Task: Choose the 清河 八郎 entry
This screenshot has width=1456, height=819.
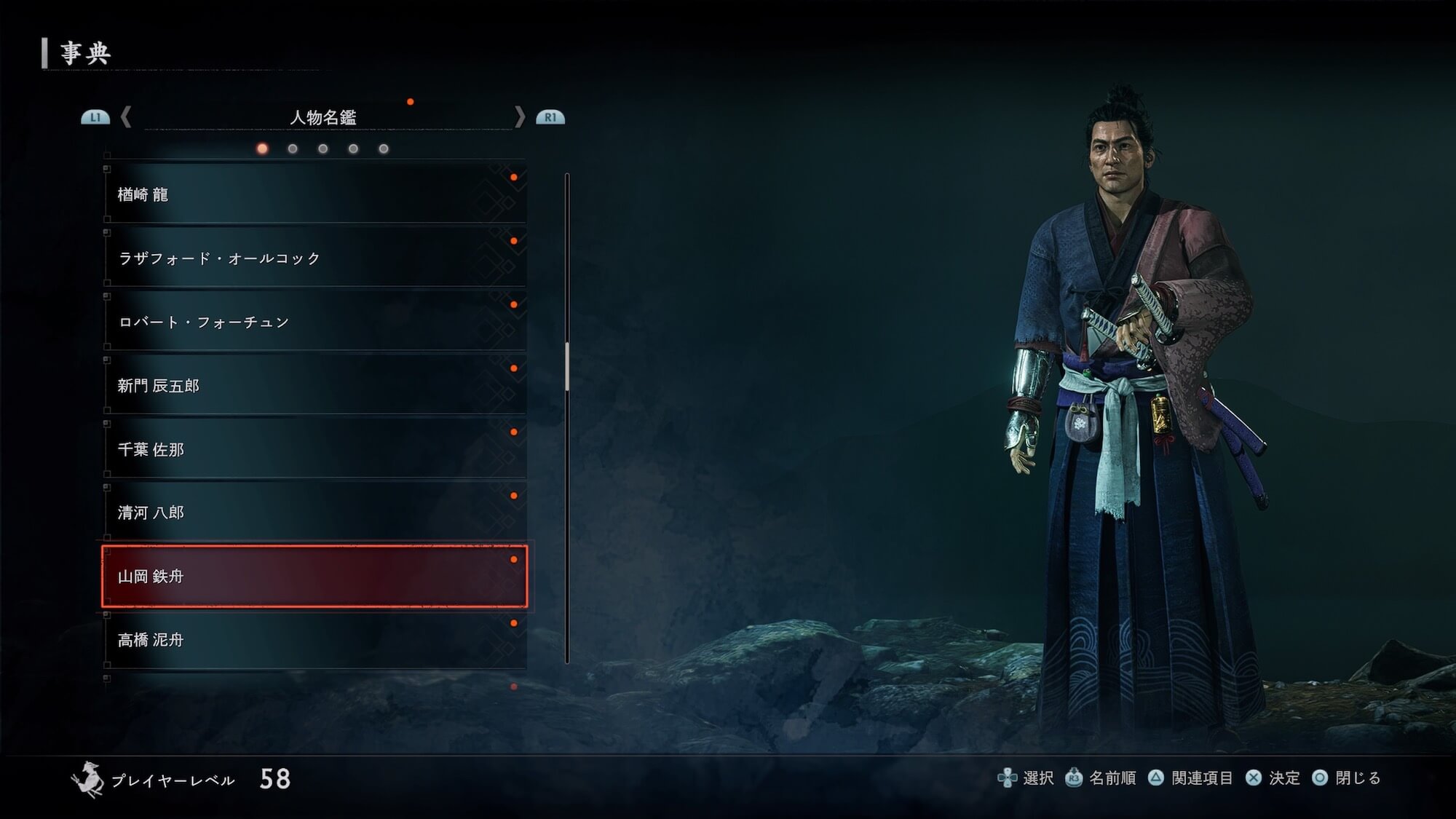Action: tap(314, 513)
